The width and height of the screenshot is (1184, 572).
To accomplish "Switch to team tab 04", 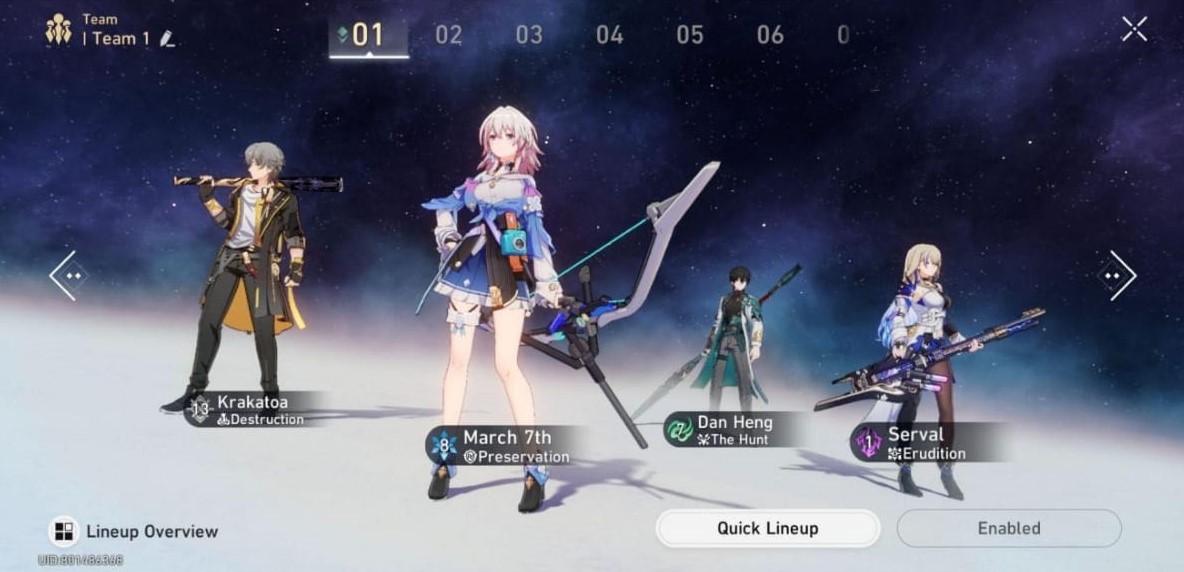I will tap(609, 35).
